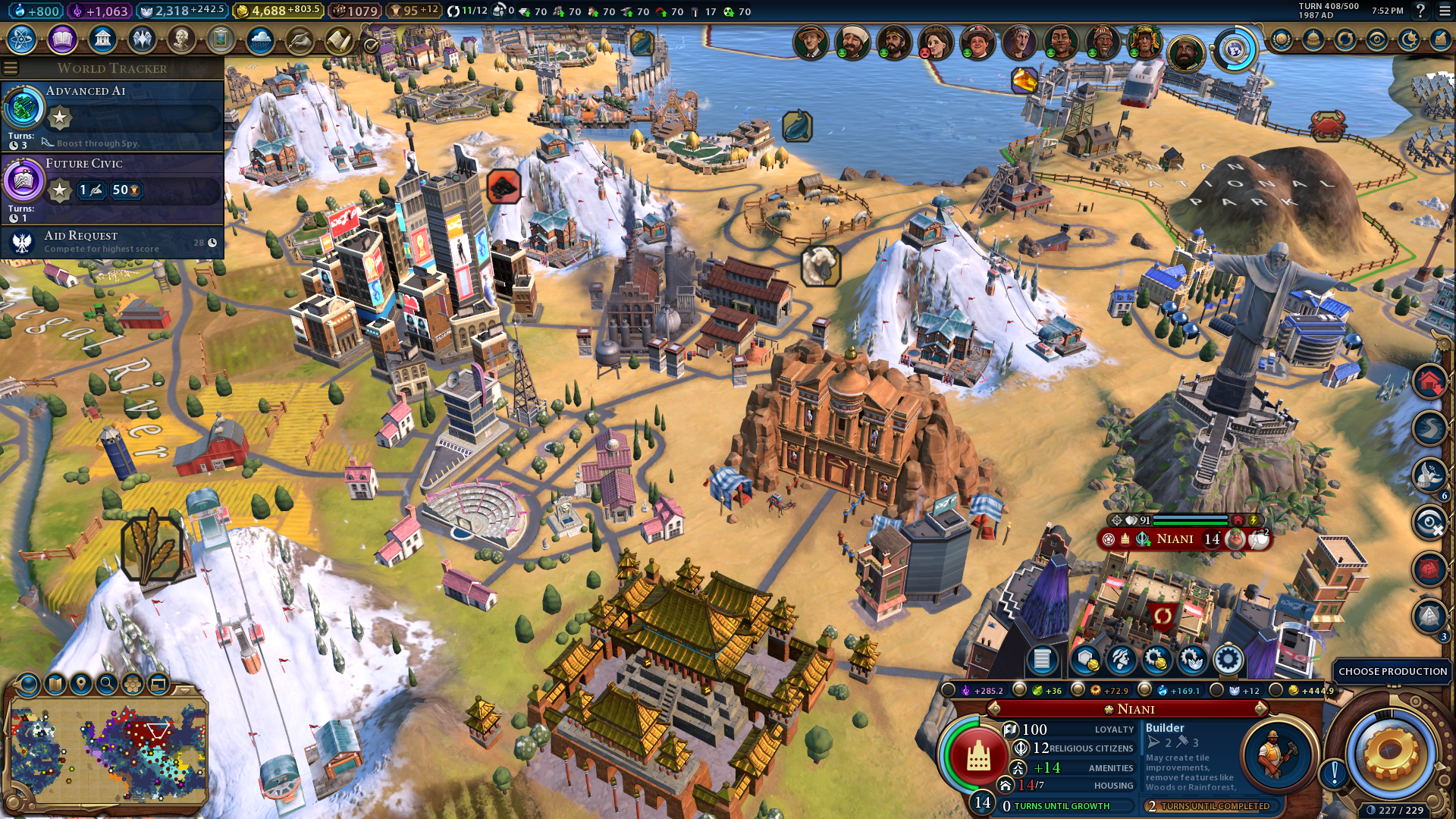1456x819 pixels.
Task: Open the climate rain cloud panel
Action: pos(260,39)
